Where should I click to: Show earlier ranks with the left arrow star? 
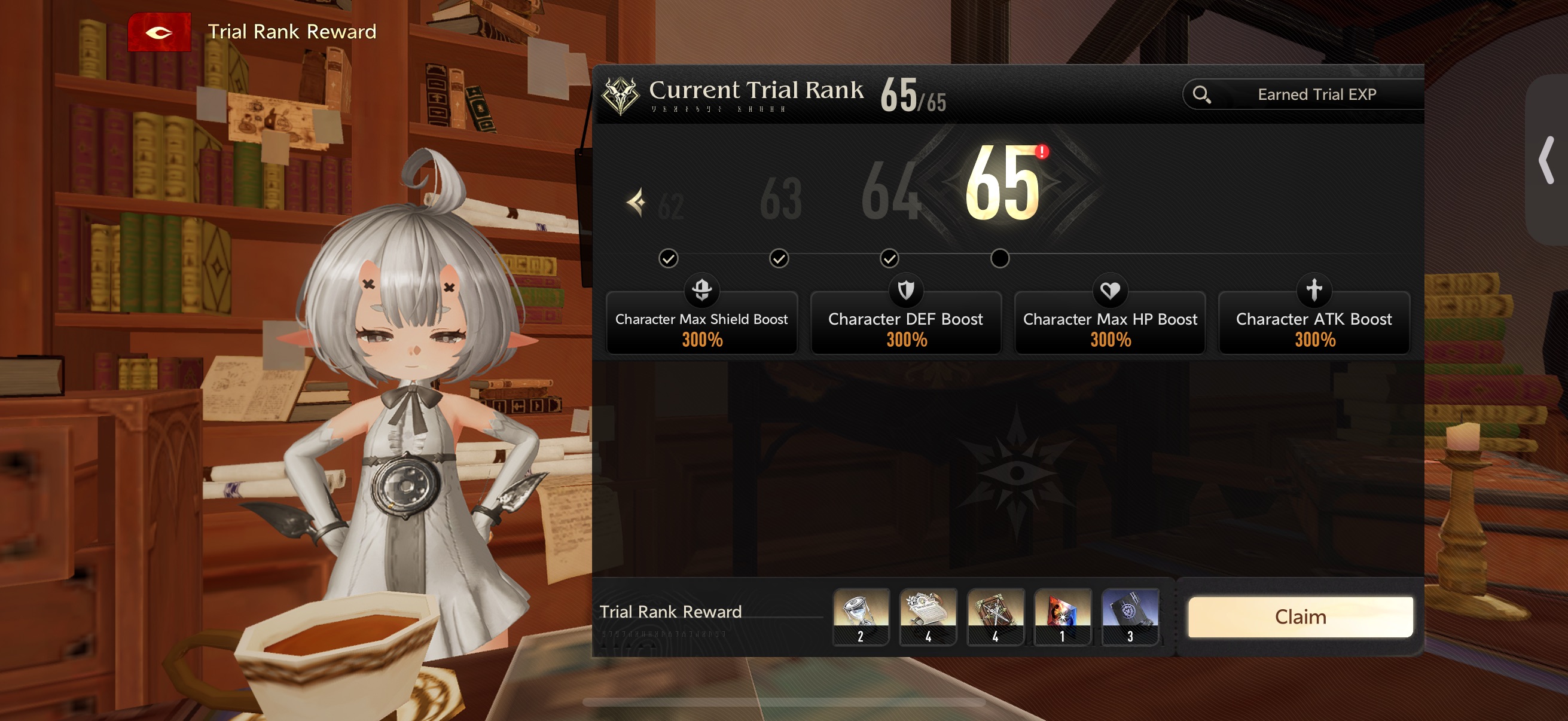[x=636, y=203]
